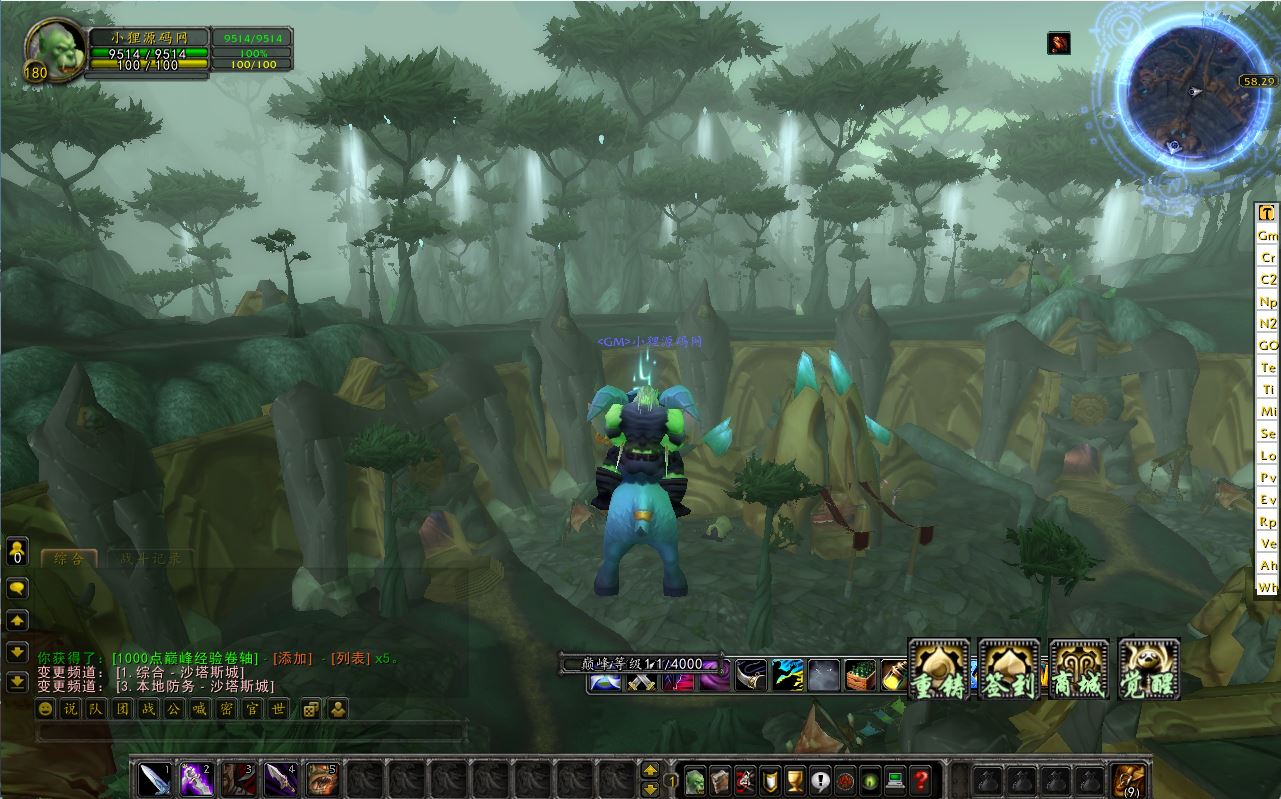Click the dice roll button by chat
The height and width of the screenshot is (799, 1281).
311,709
